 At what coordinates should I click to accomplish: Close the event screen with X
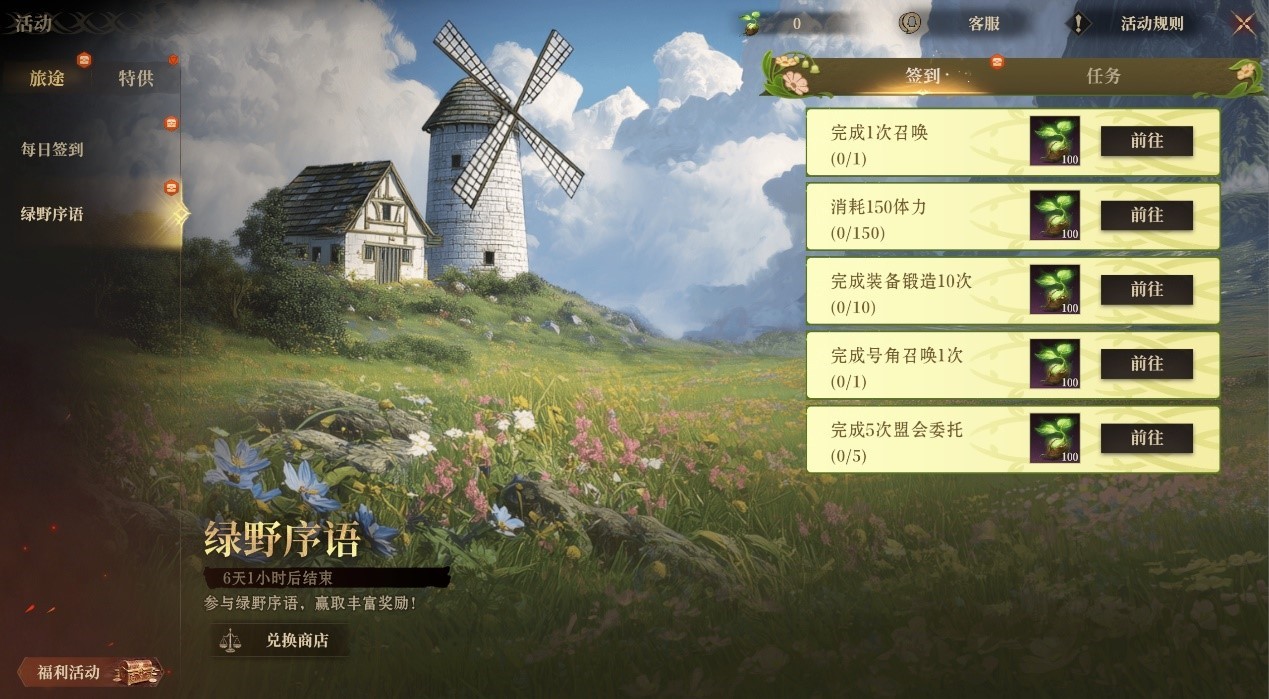pyautogui.click(x=1243, y=24)
